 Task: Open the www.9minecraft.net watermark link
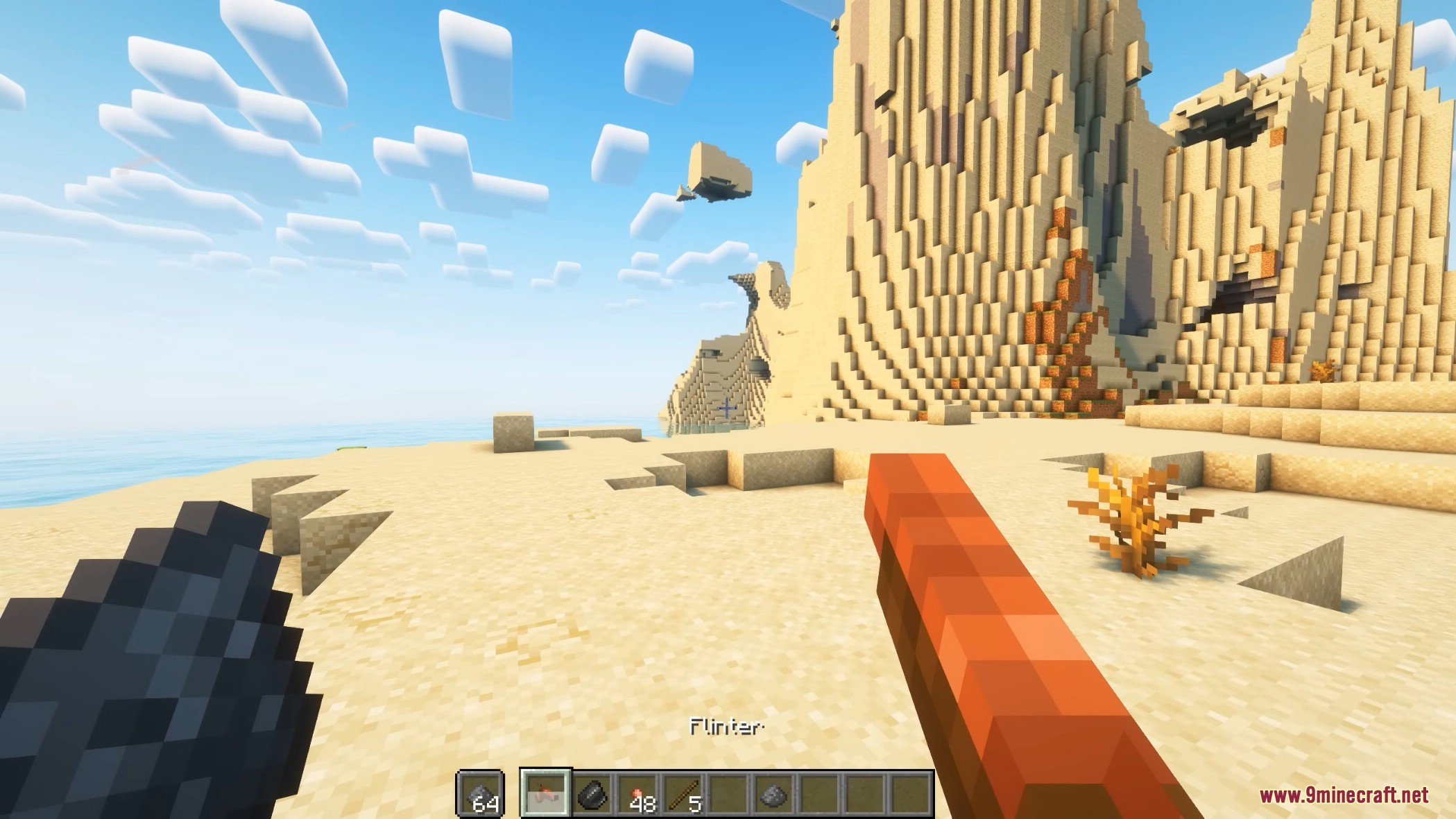pos(1344,795)
